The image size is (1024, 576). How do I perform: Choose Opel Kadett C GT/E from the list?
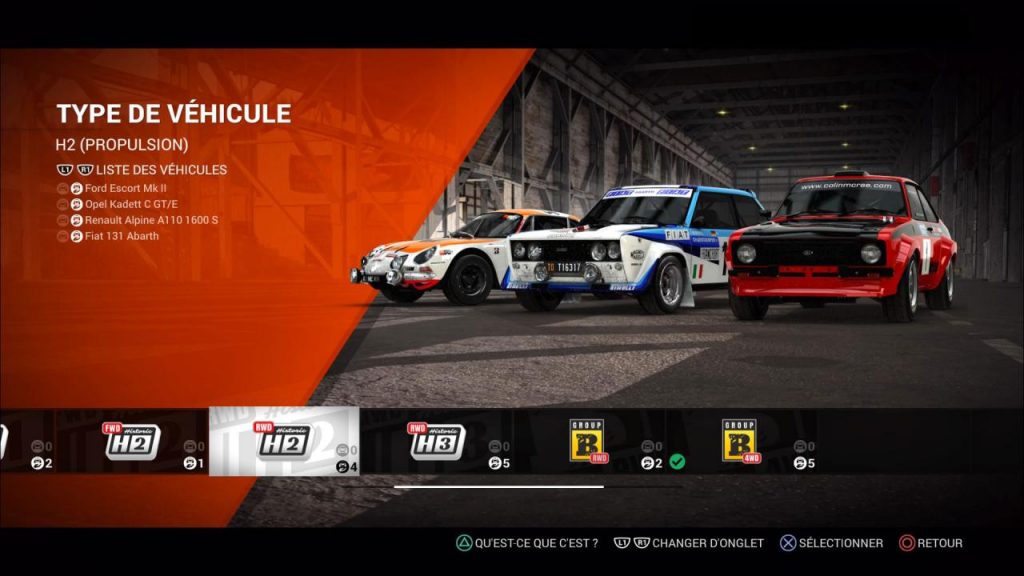click(x=128, y=204)
